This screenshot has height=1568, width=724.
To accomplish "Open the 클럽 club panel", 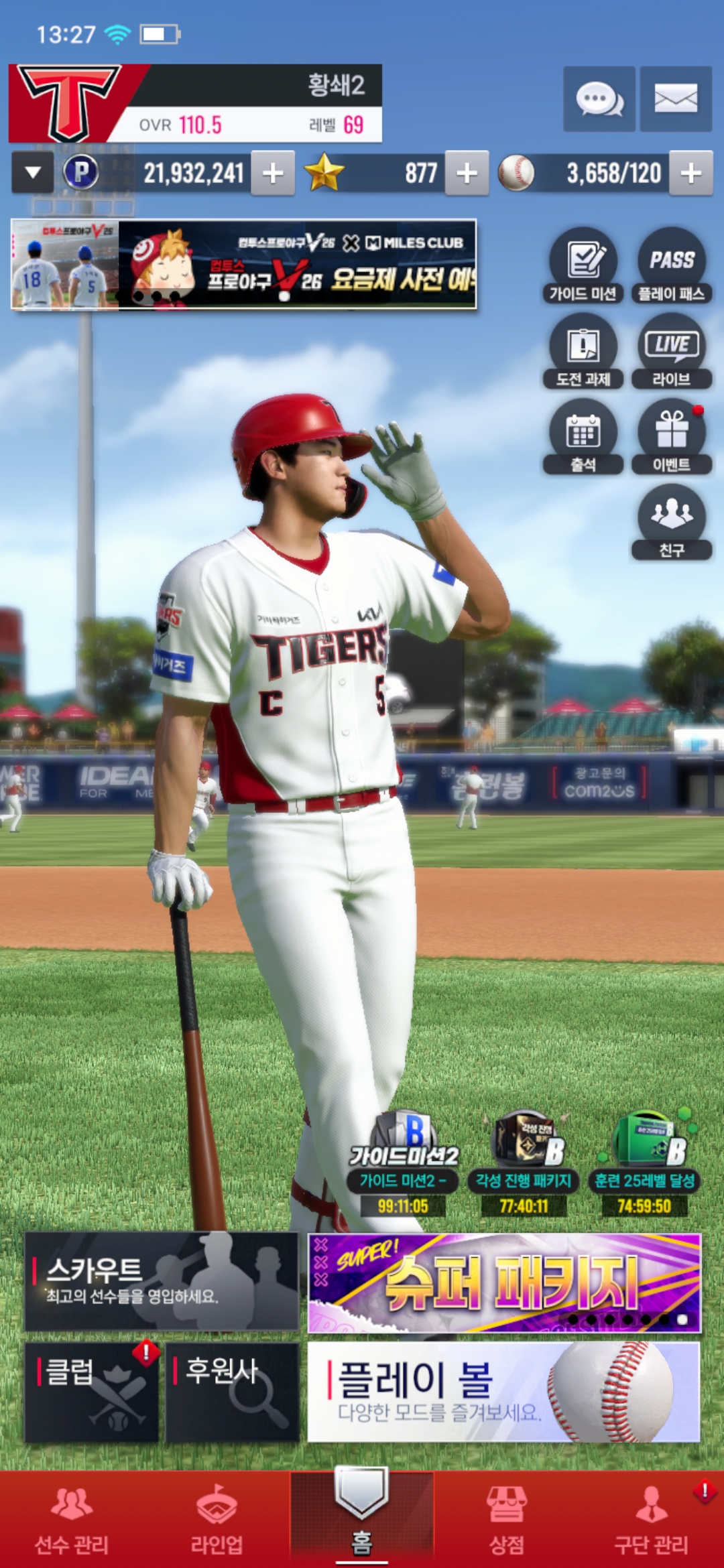I will click(92, 1392).
